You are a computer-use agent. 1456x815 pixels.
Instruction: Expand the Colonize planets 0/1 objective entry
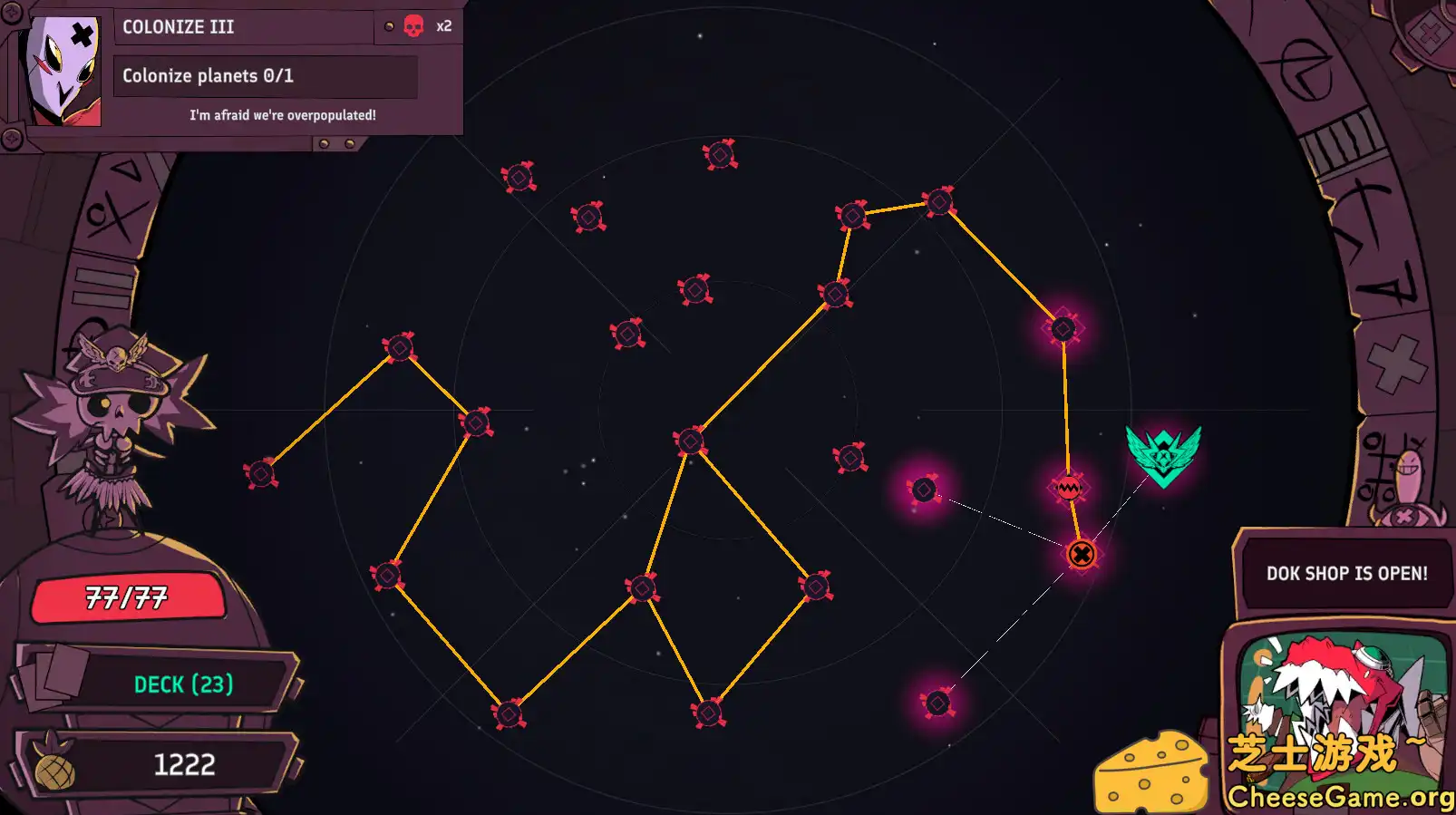[266, 76]
